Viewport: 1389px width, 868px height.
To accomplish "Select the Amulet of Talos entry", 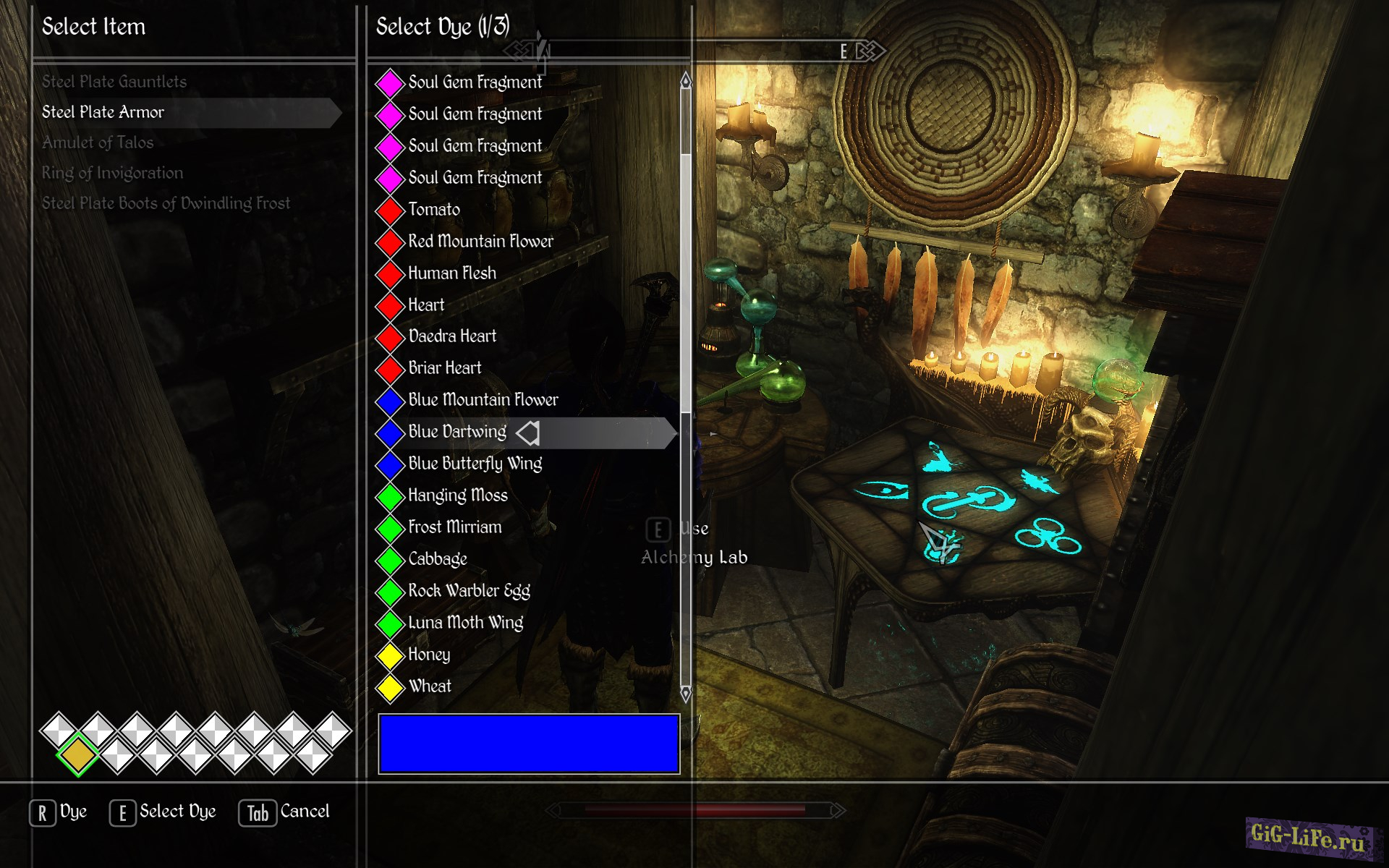I will [x=98, y=142].
